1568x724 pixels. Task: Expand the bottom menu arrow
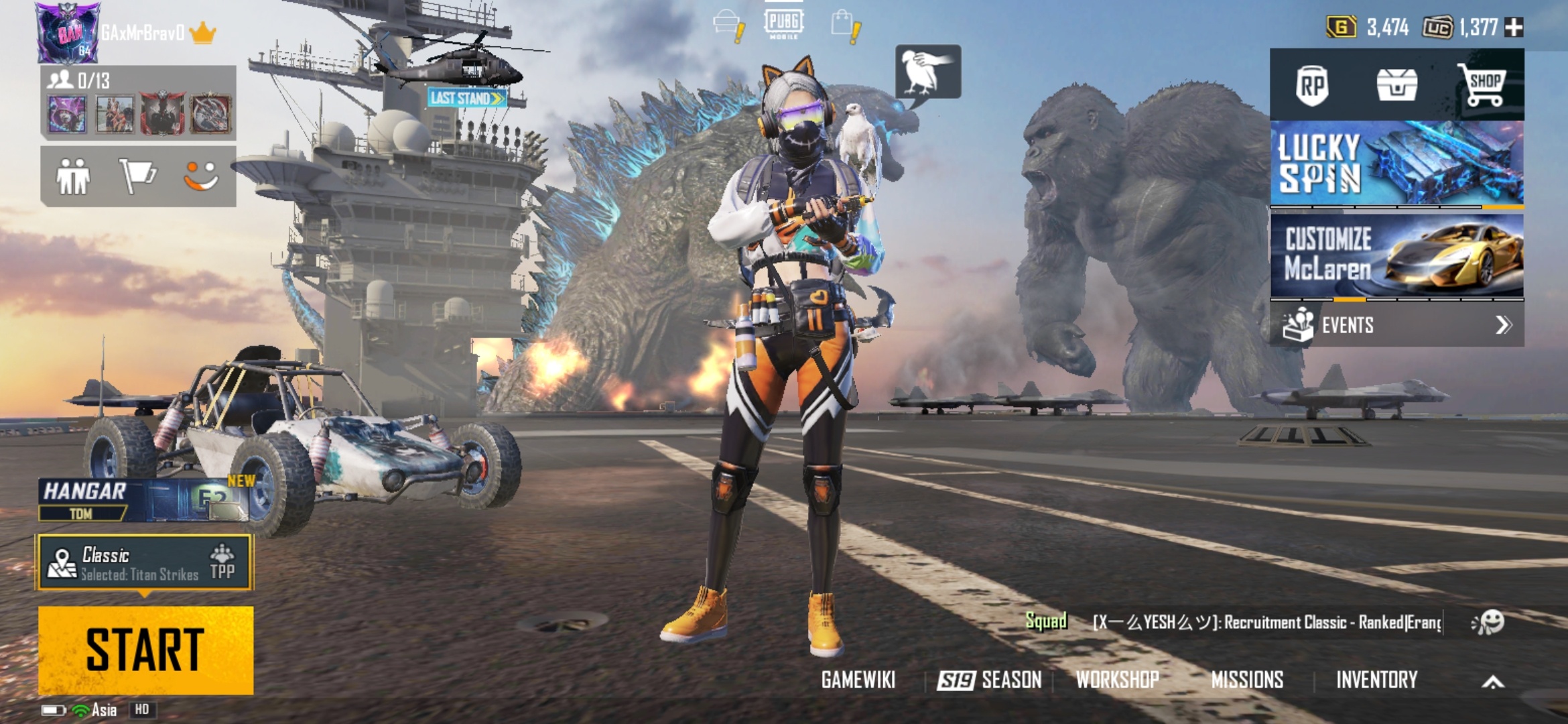click(x=1493, y=682)
